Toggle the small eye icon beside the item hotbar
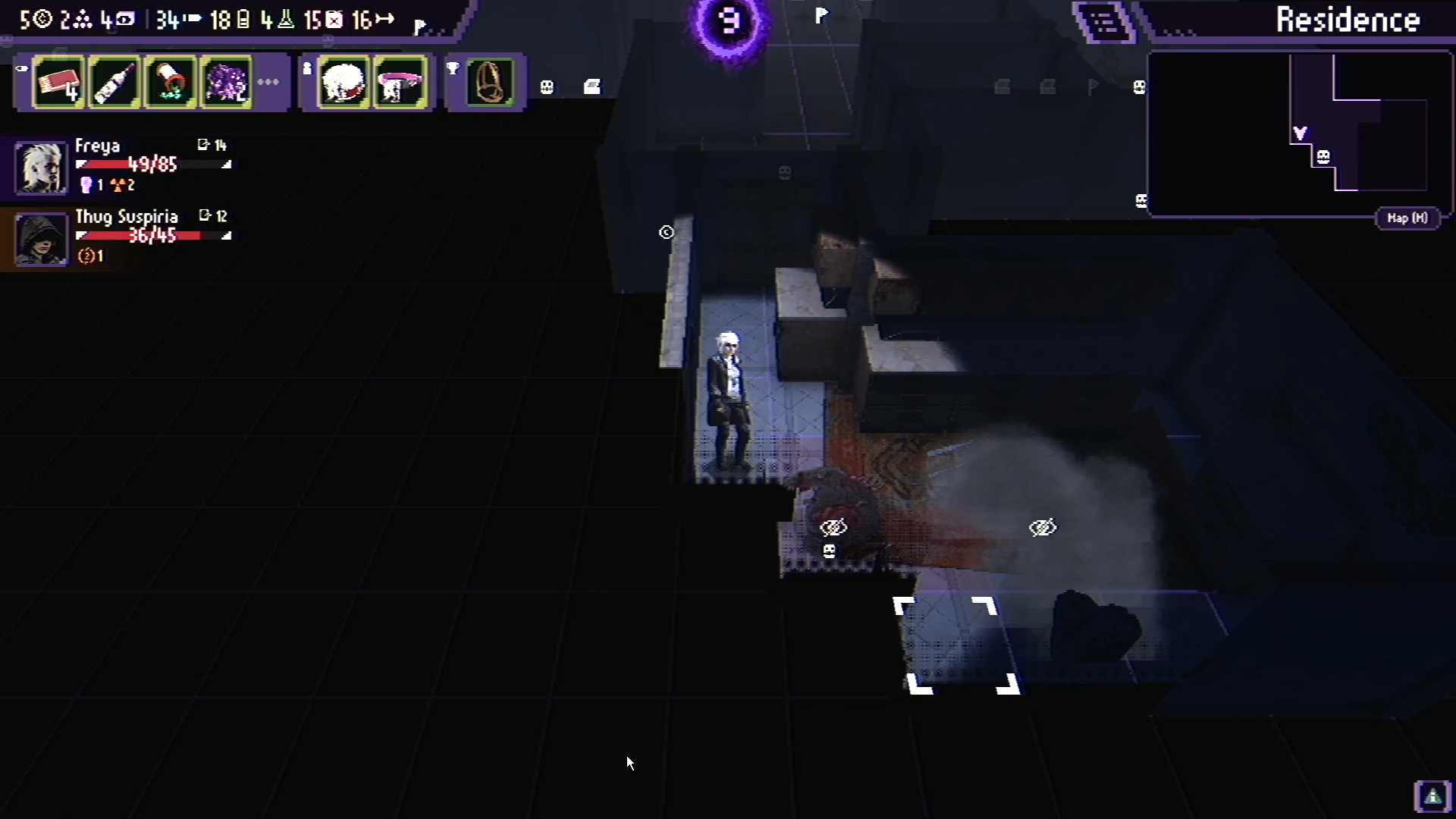 (22, 68)
